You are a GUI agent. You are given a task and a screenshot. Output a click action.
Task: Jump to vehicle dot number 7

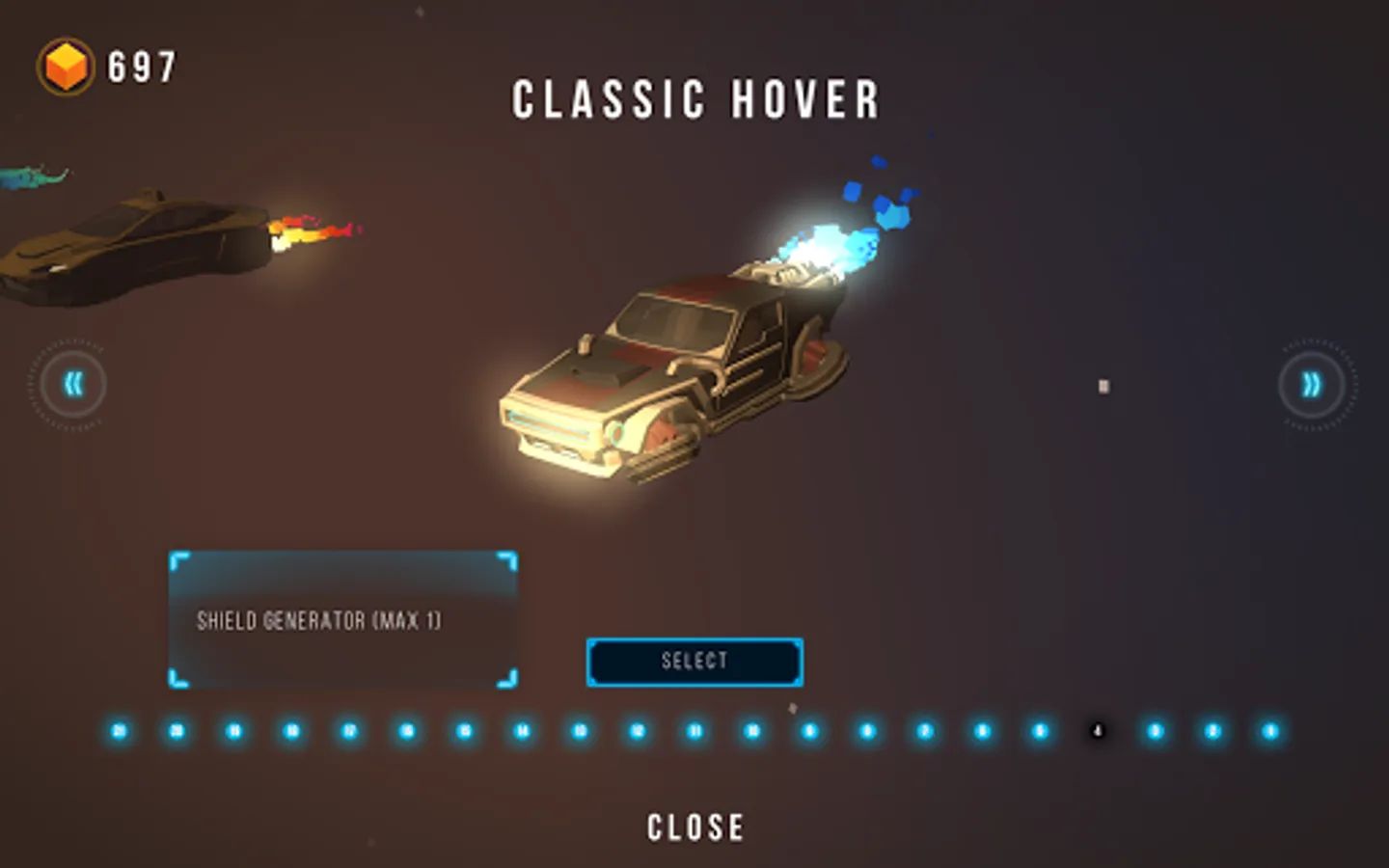coord(925,731)
